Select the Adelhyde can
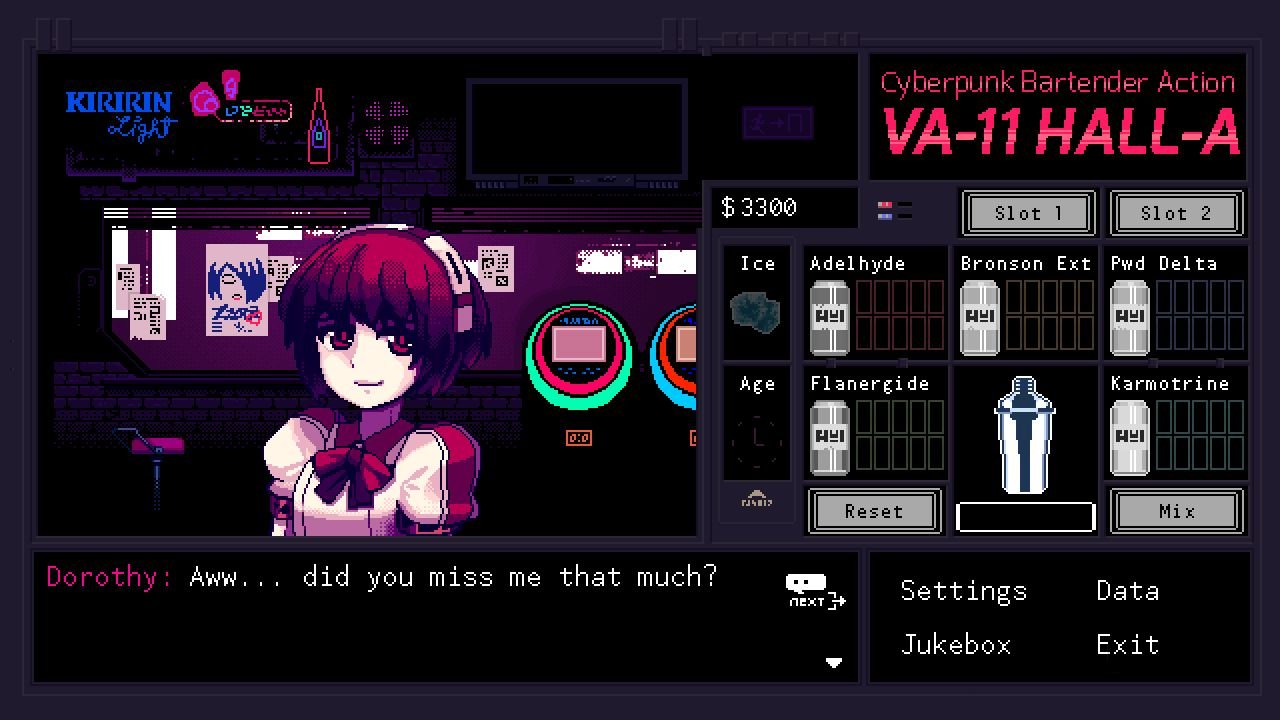The image size is (1280, 720). click(x=829, y=315)
